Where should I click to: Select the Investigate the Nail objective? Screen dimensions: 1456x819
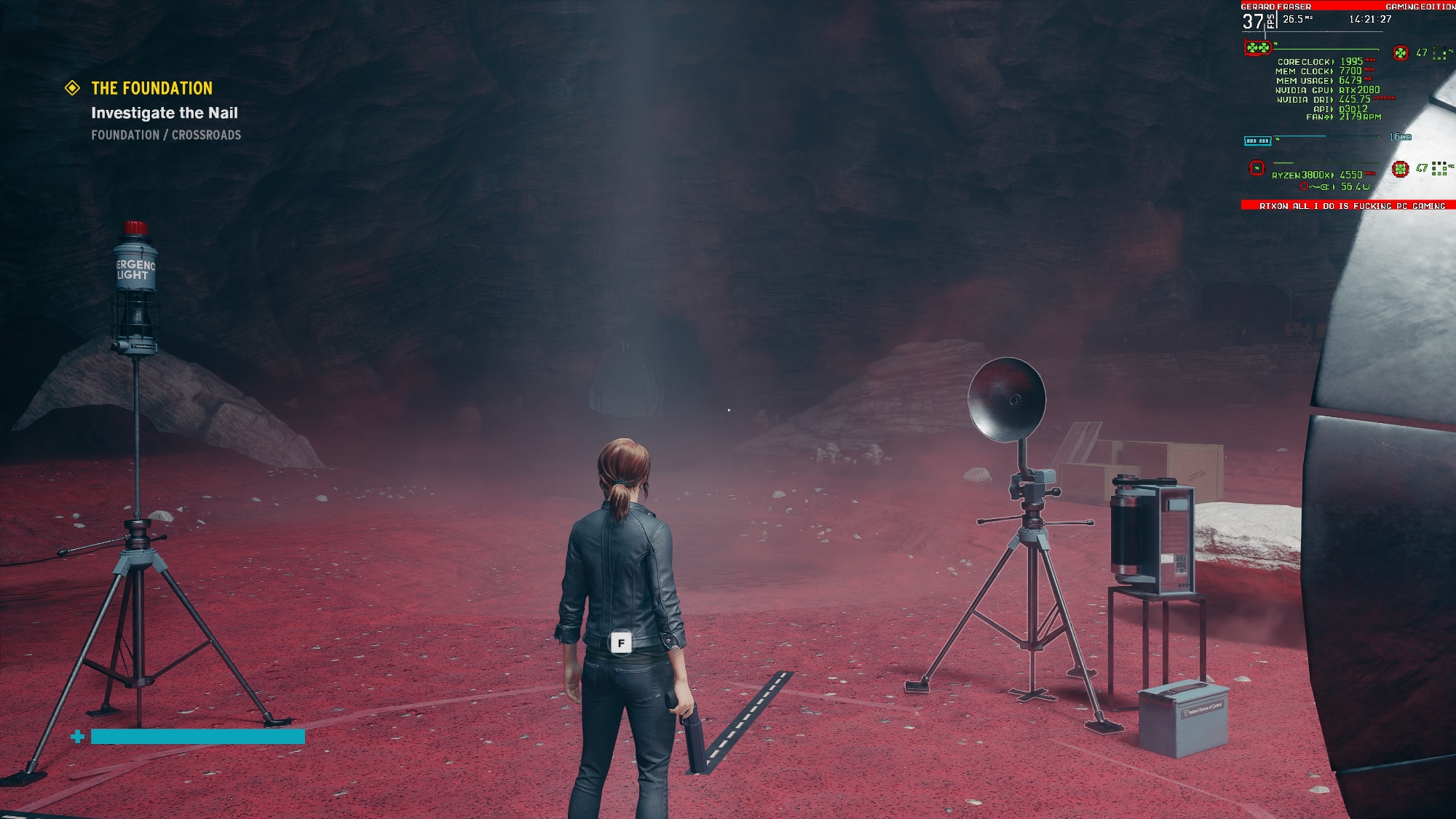pos(165,113)
